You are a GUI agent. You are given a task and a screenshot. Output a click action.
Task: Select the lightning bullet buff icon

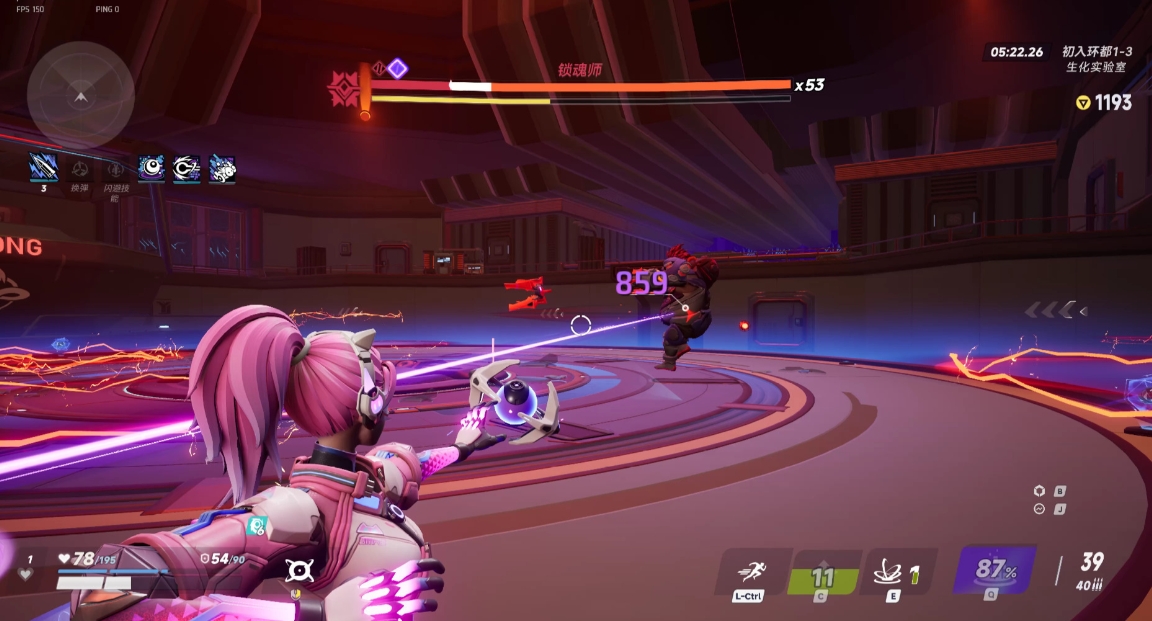pyautogui.click(x=43, y=167)
